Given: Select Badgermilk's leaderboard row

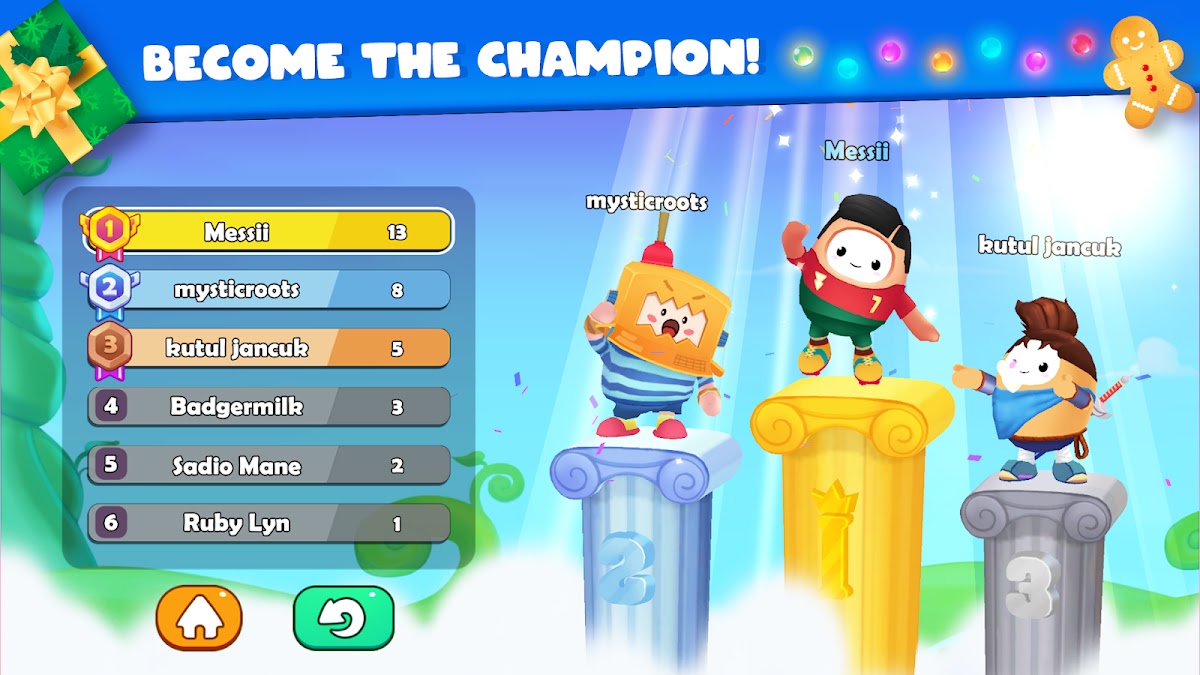Looking at the screenshot, I should tap(268, 407).
